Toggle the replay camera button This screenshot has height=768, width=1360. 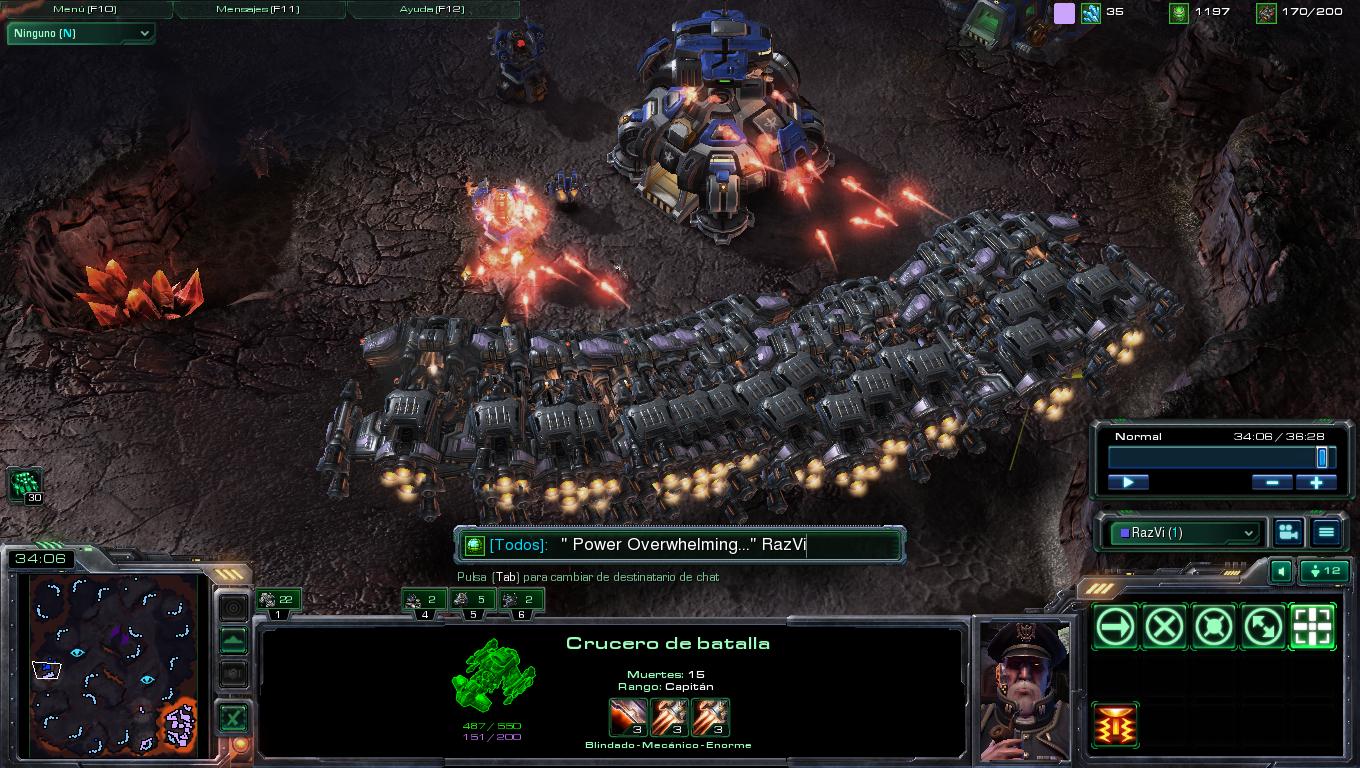[1288, 533]
